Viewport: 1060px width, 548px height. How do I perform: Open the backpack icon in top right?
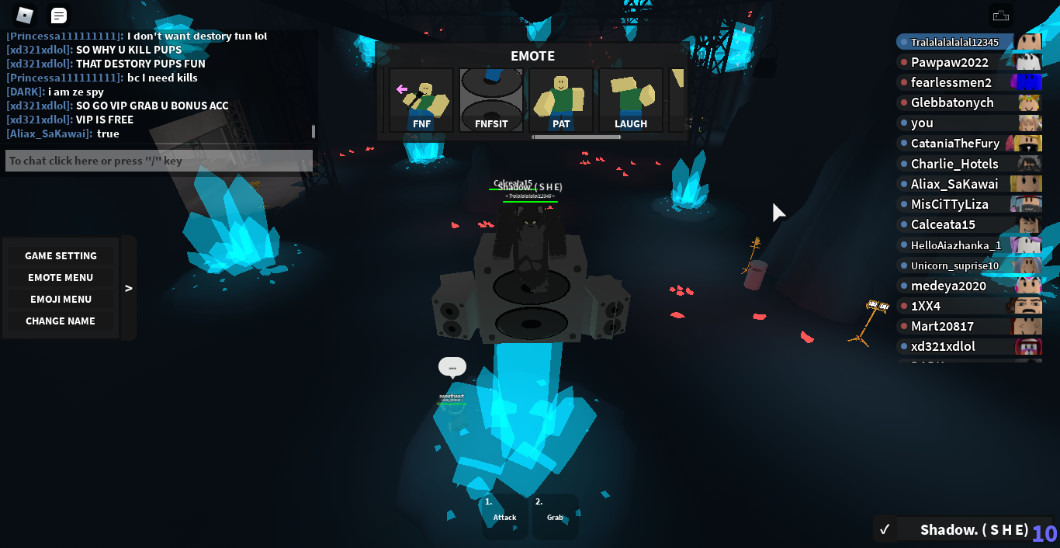pos(1000,15)
